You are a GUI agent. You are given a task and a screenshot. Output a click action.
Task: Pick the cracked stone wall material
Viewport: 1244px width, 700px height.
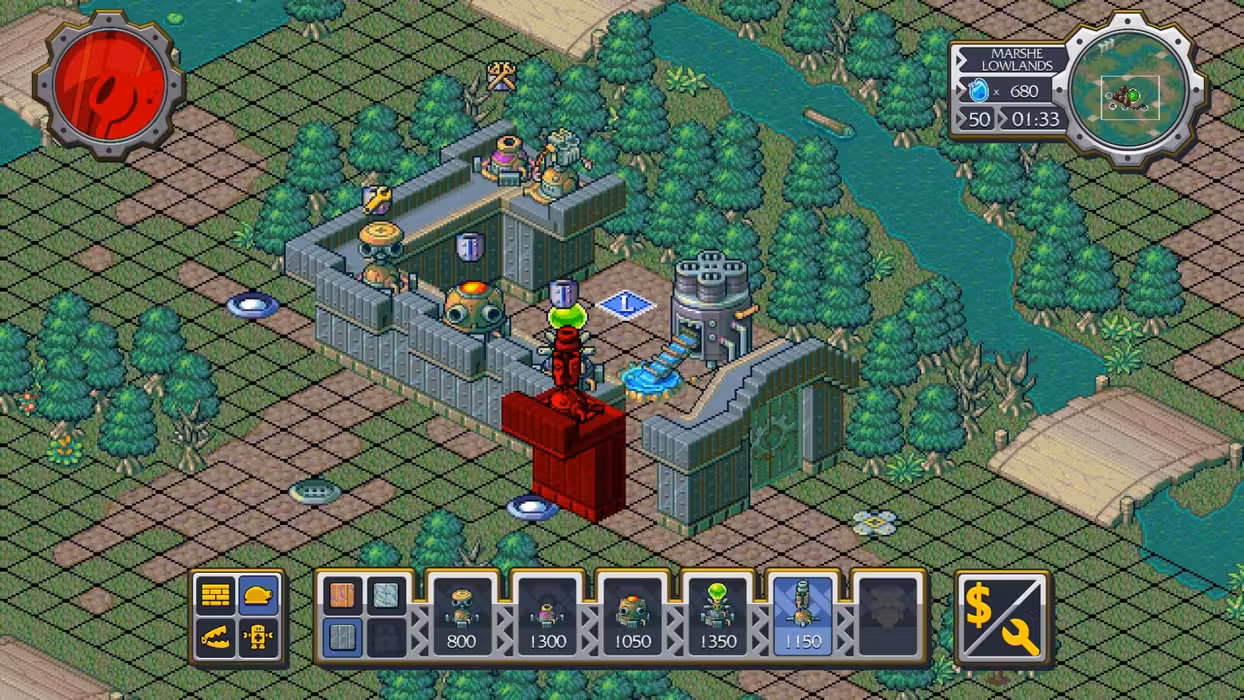(x=385, y=596)
